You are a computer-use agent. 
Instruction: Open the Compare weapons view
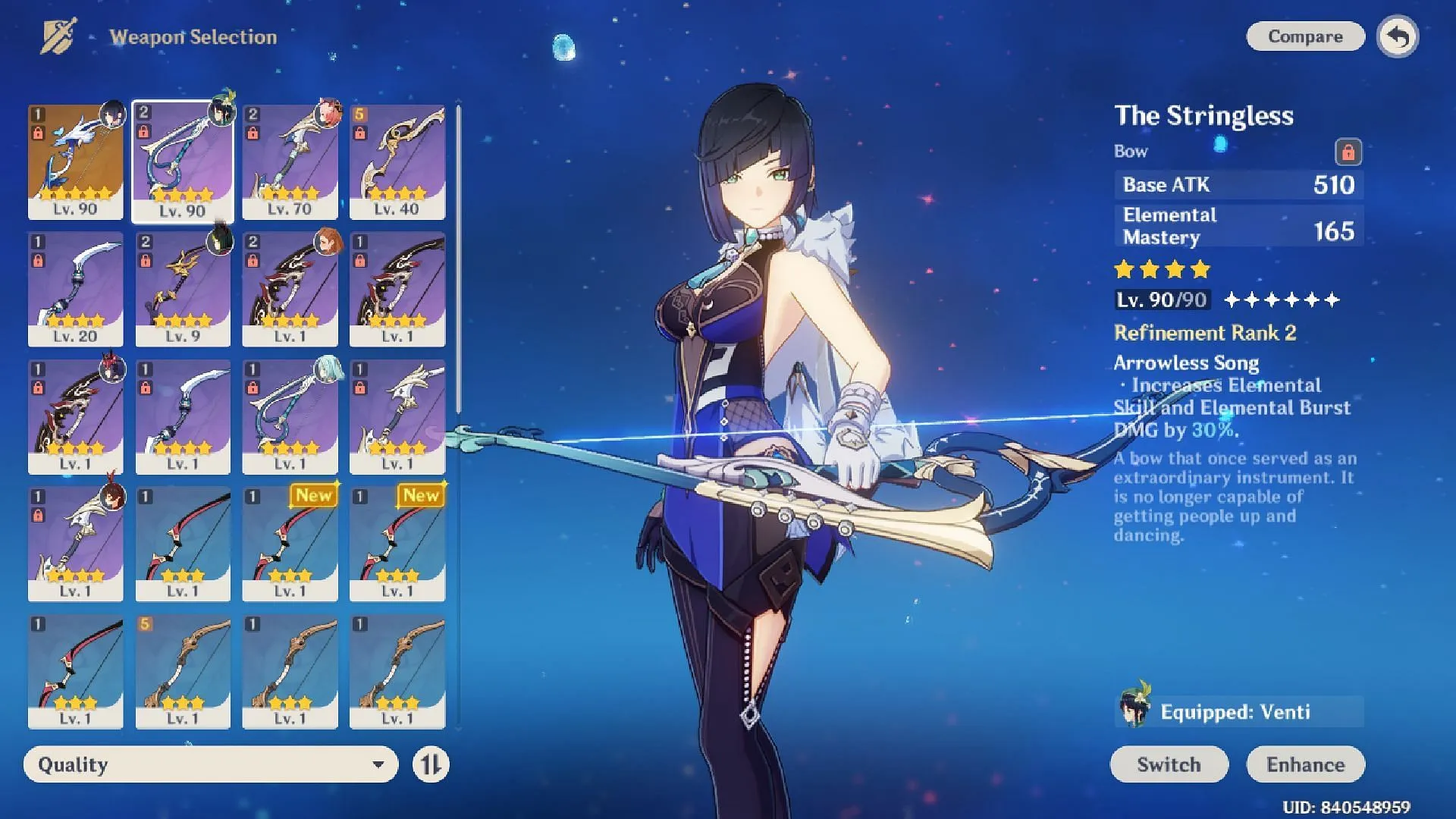pyautogui.click(x=1304, y=36)
